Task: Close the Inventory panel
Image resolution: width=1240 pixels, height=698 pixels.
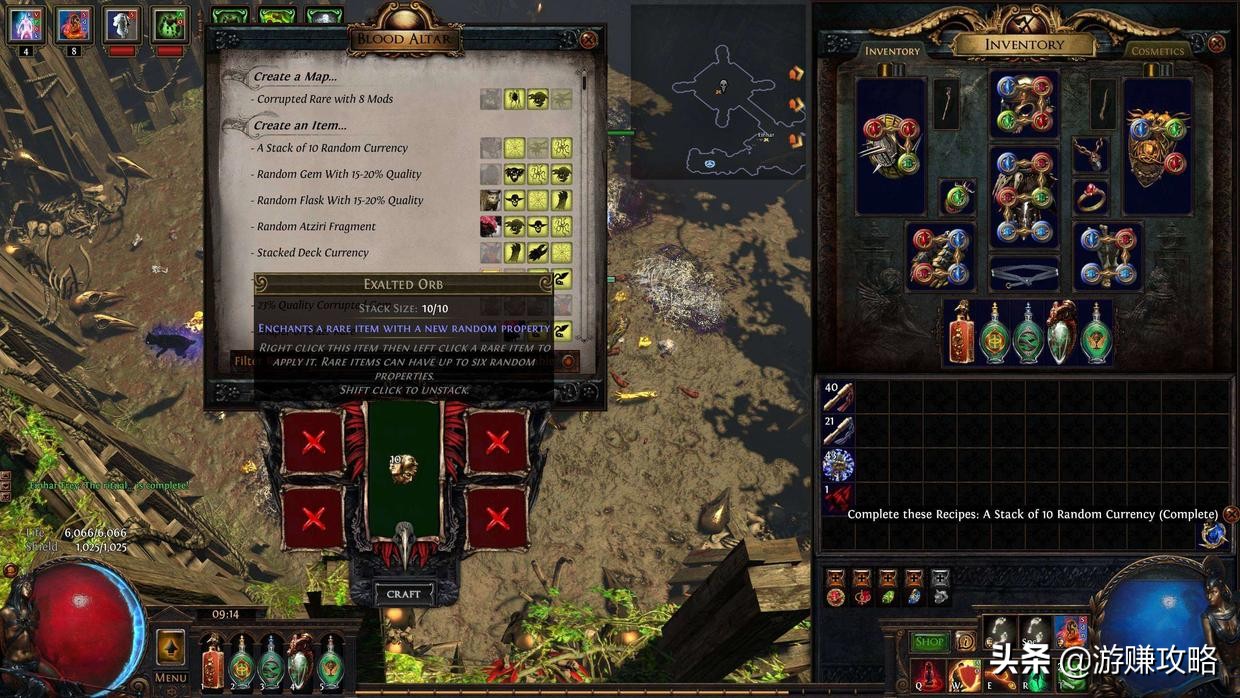Action: coord(1216,44)
